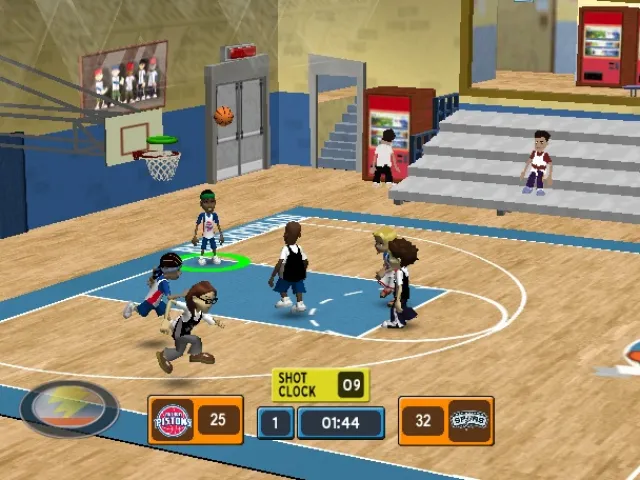The width and height of the screenshot is (640, 480).
Task: Select the Pistons team logo
Action: [174, 420]
